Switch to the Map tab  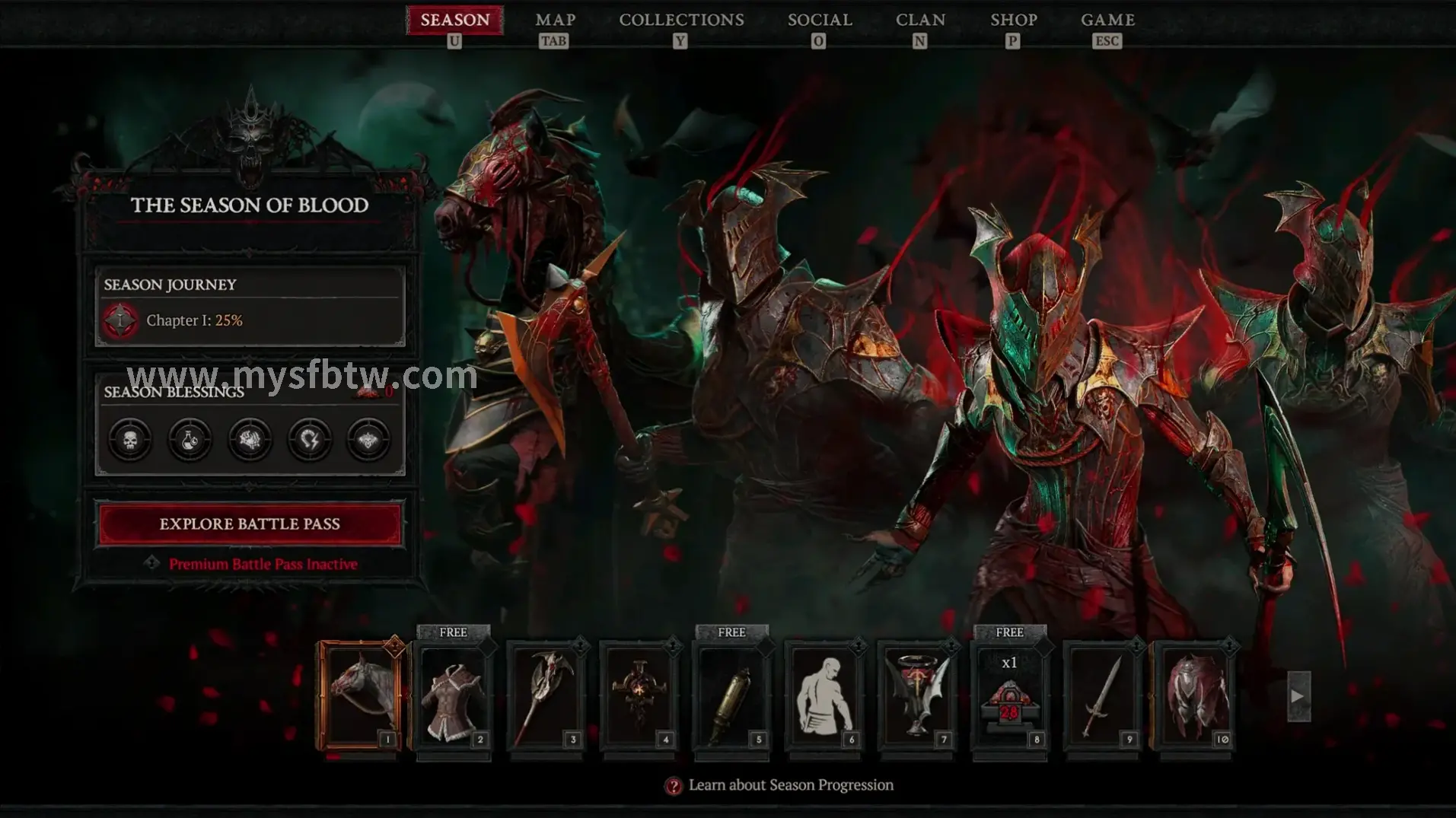(x=555, y=21)
